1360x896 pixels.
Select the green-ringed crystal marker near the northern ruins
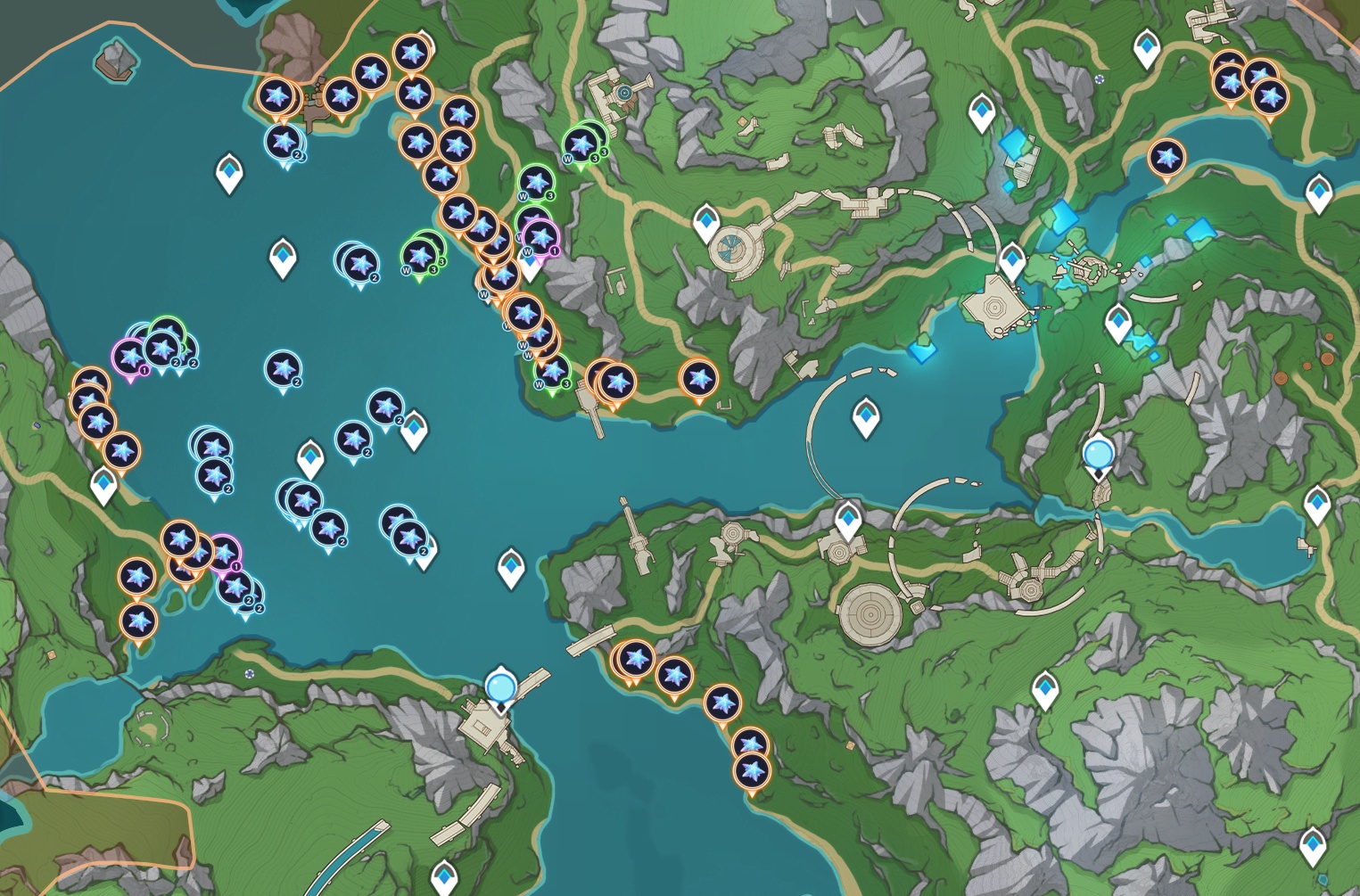pos(581,143)
